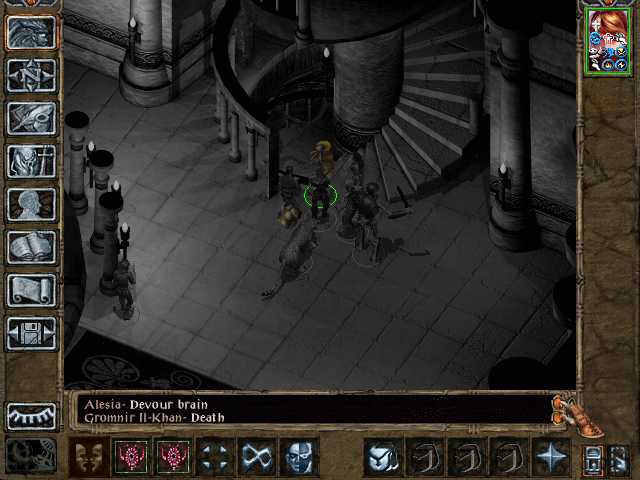Screen dimensions: 640x480
Task: Open the mage spellbook
Action: point(31,247)
